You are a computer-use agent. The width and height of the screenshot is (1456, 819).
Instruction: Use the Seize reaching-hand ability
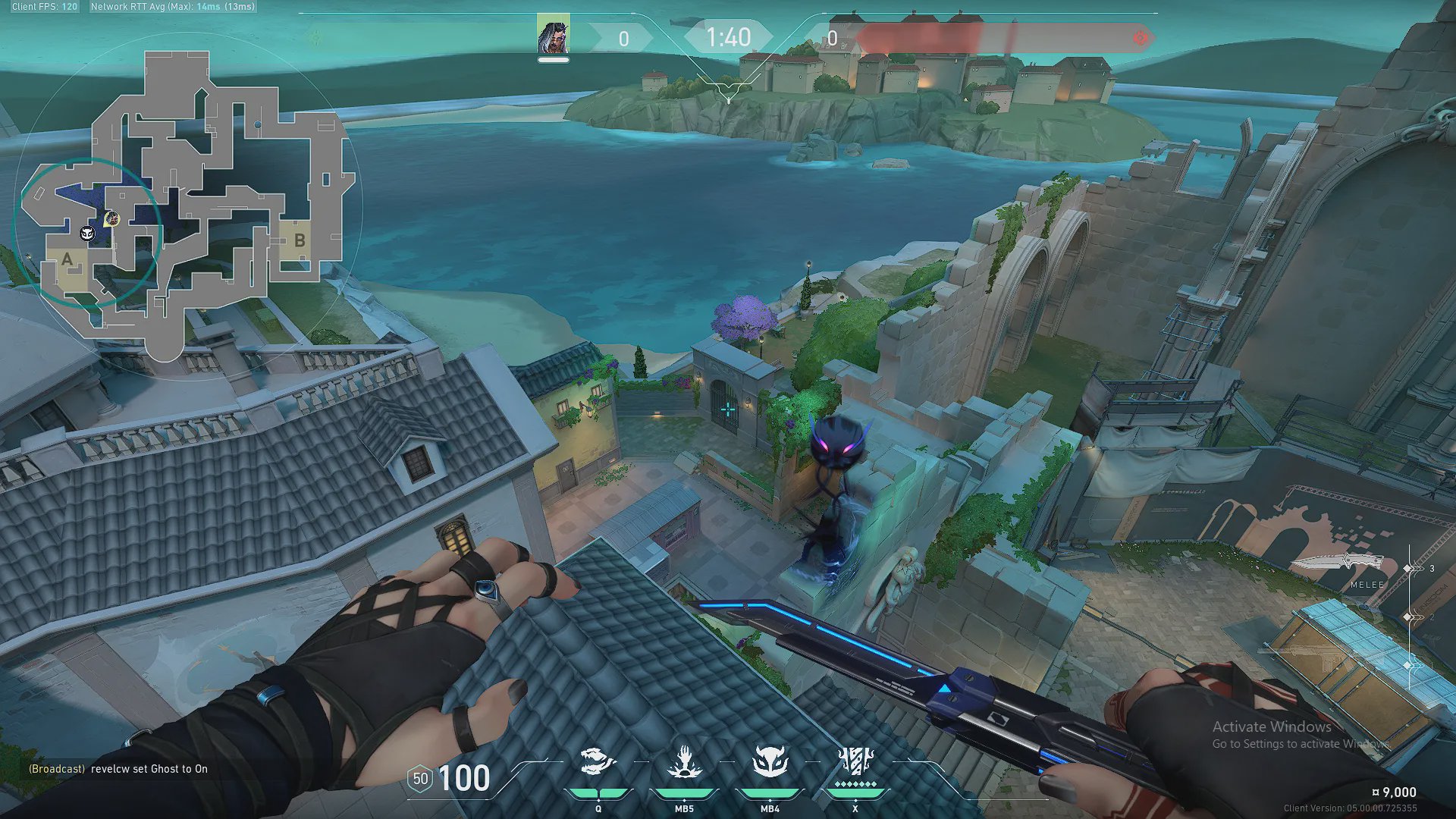tap(684, 762)
